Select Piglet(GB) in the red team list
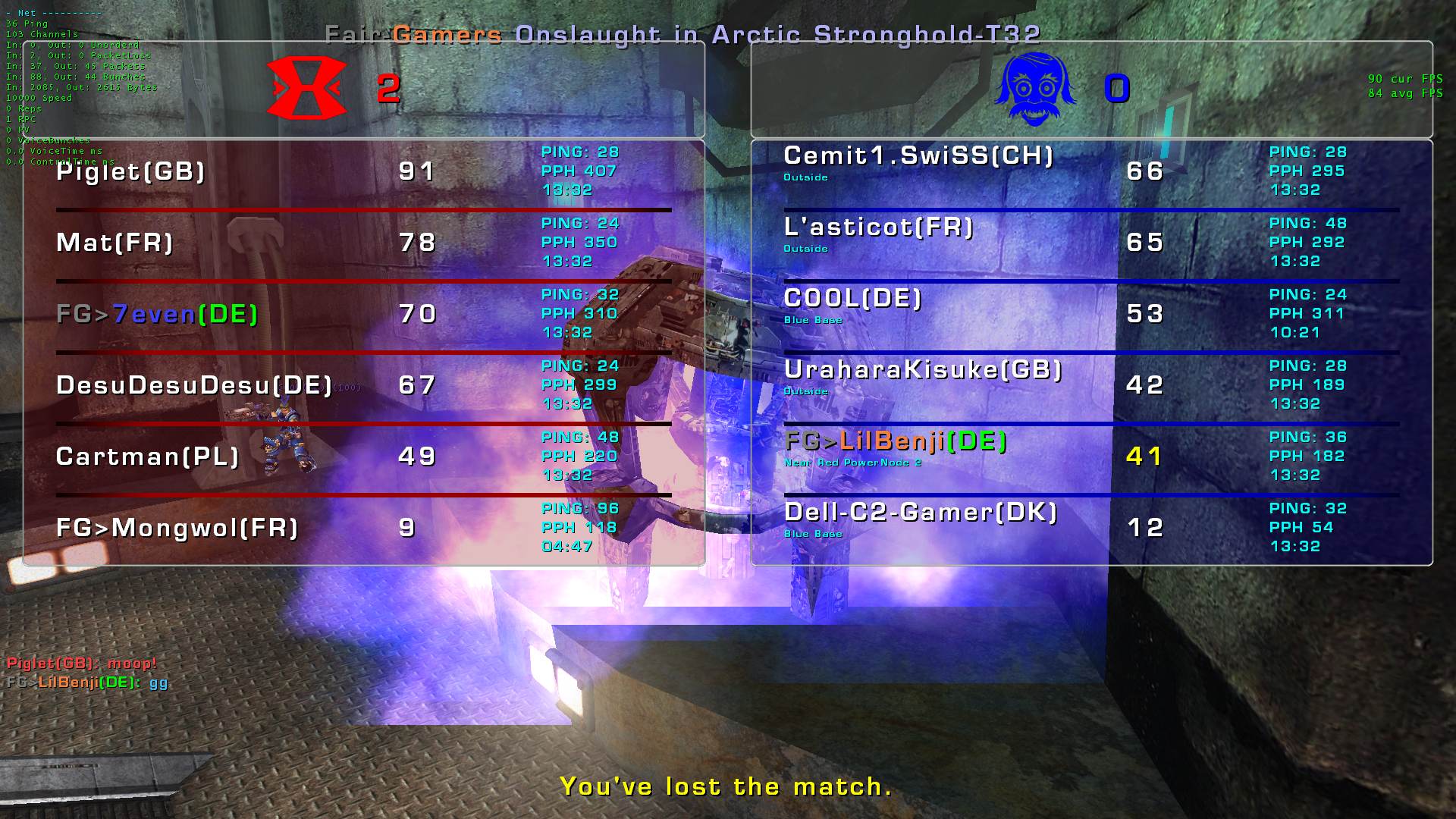Viewport: 1456px width, 819px height. [x=131, y=171]
